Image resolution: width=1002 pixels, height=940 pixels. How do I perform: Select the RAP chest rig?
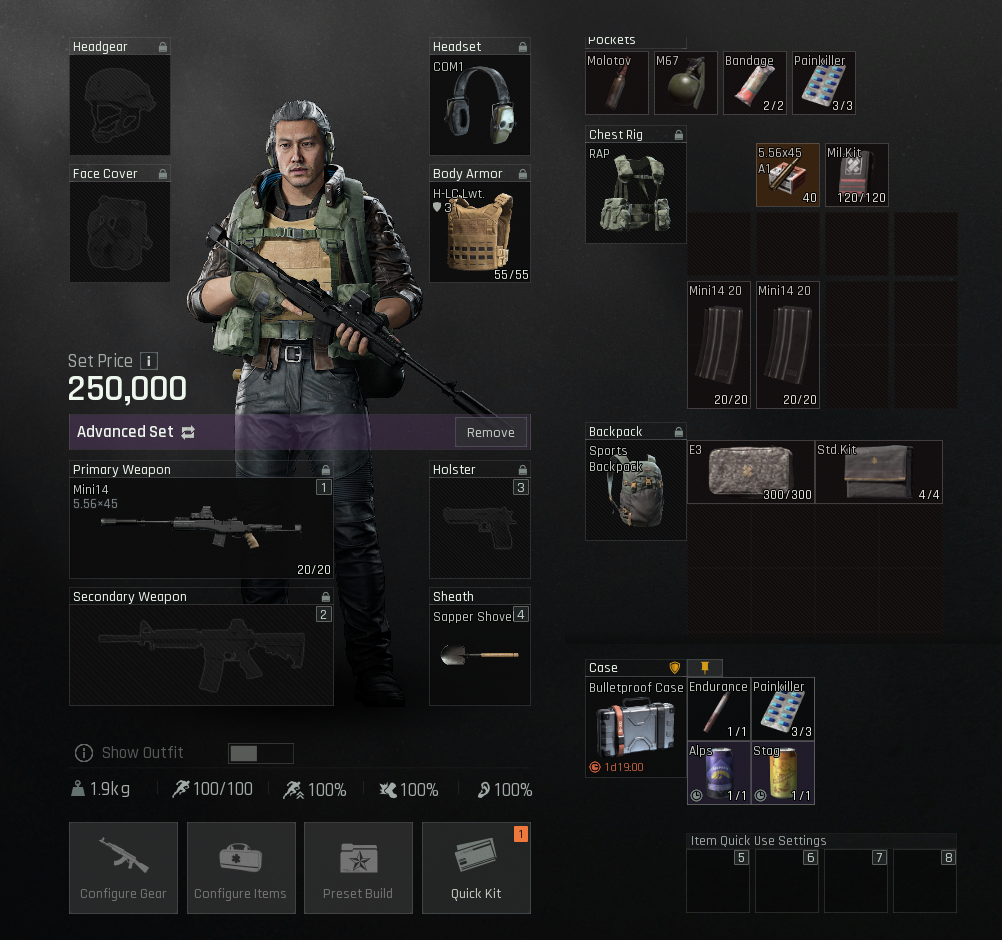636,192
